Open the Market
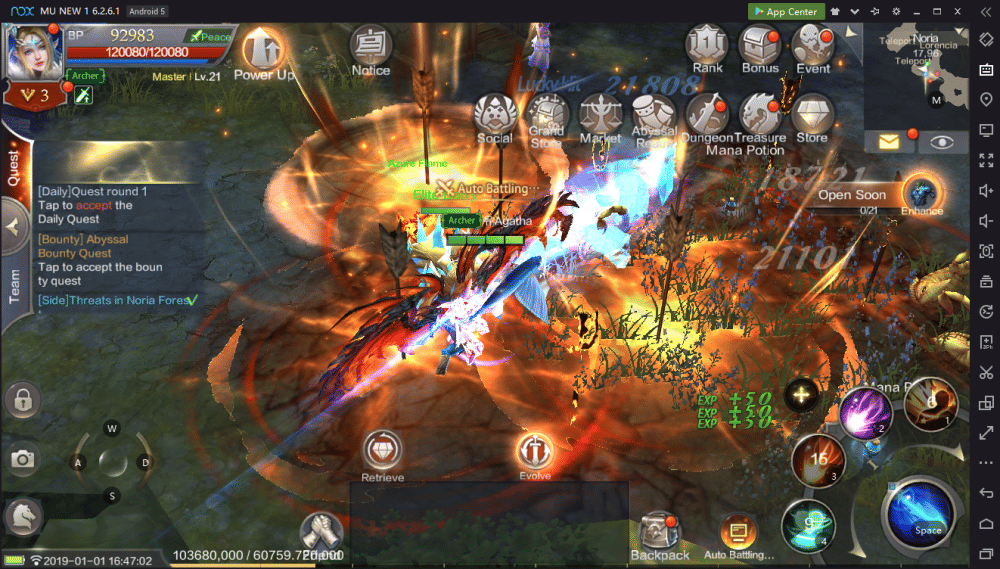 pos(600,116)
